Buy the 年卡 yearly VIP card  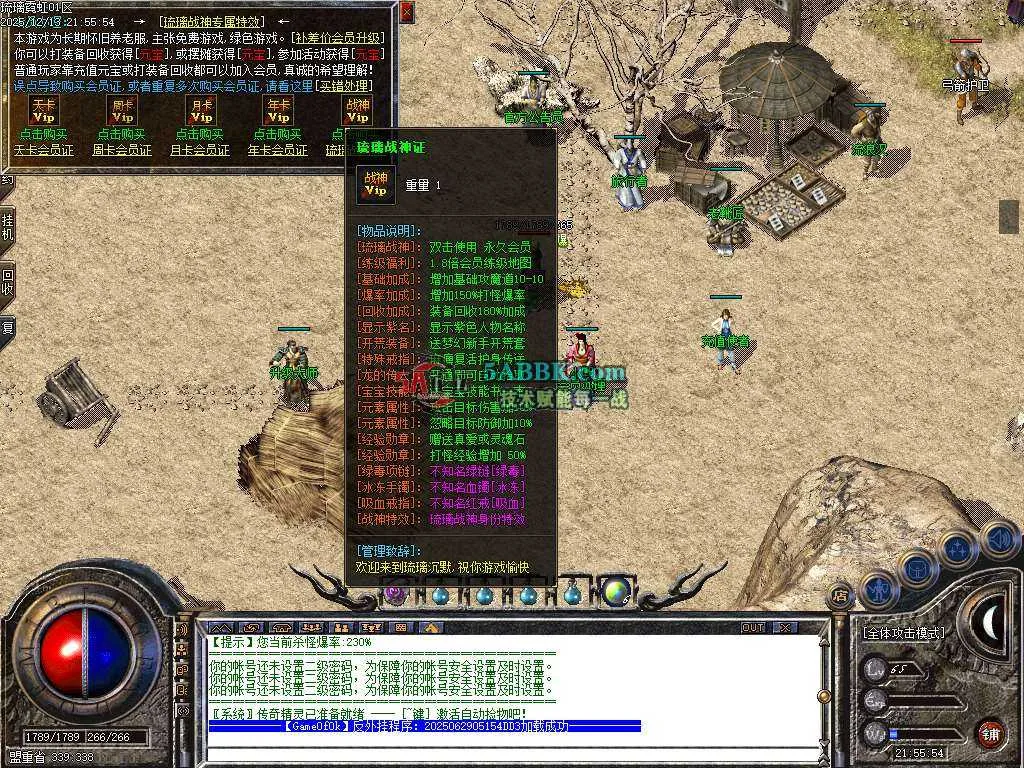click(278, 134)
